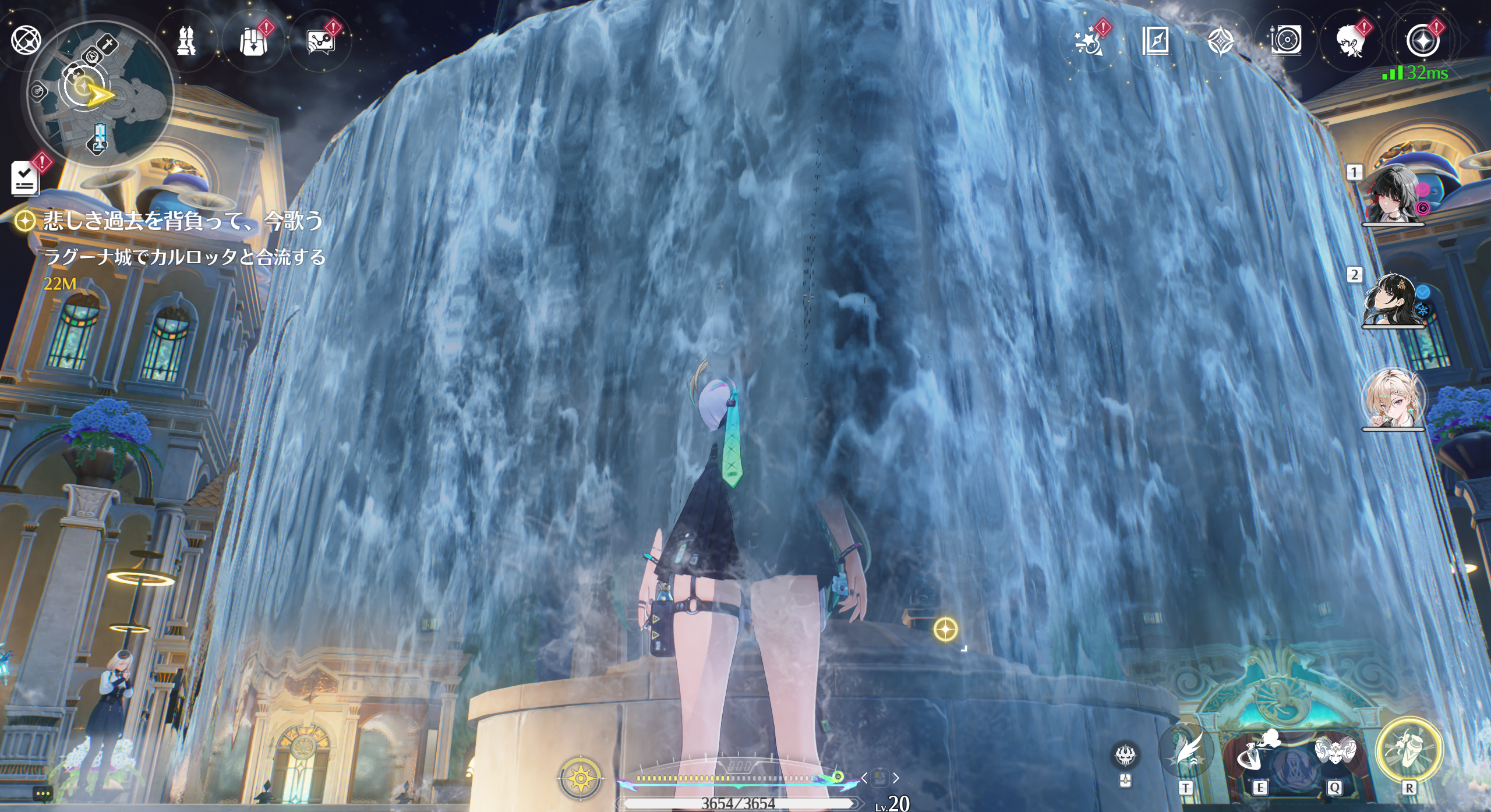Click the four-pointed star compass icon
This screenshot has width=1491, height=812.
[1221, 41]
